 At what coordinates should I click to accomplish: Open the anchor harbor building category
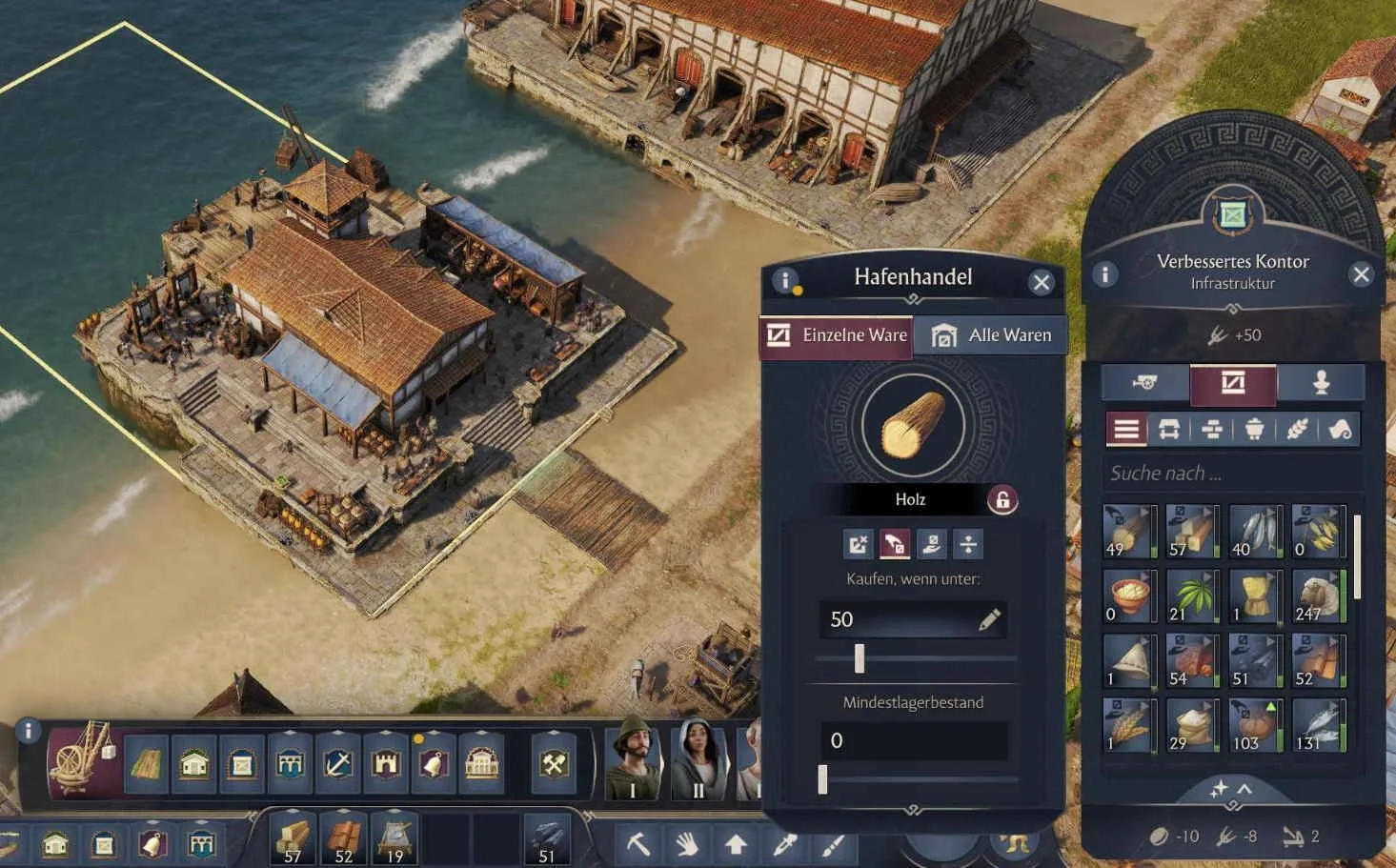tap(338, 763)
